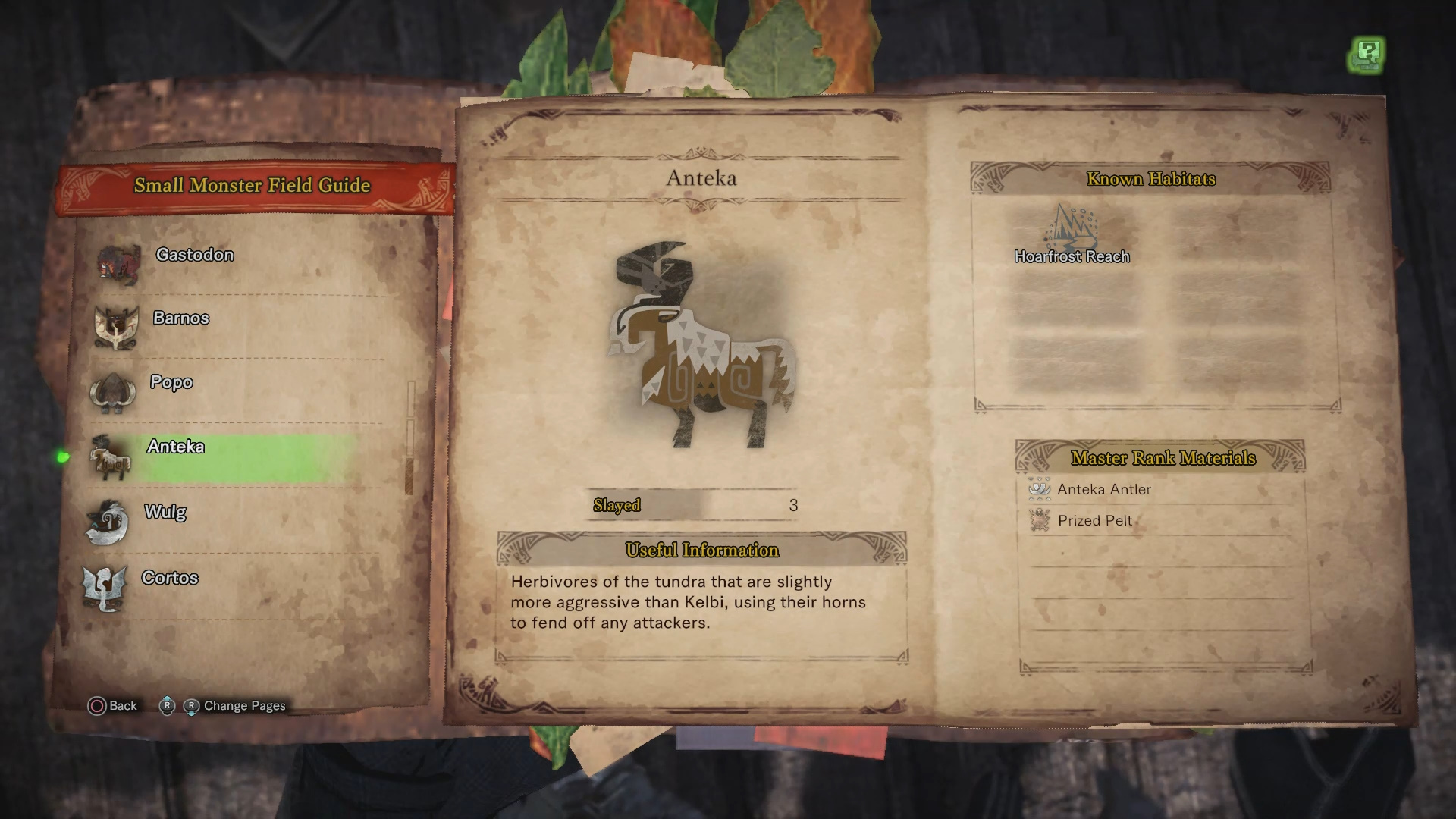Viewport: 1456px width, 819px height.
Task: Click the Slayed counter bar
Action: [x=690, y=504]
